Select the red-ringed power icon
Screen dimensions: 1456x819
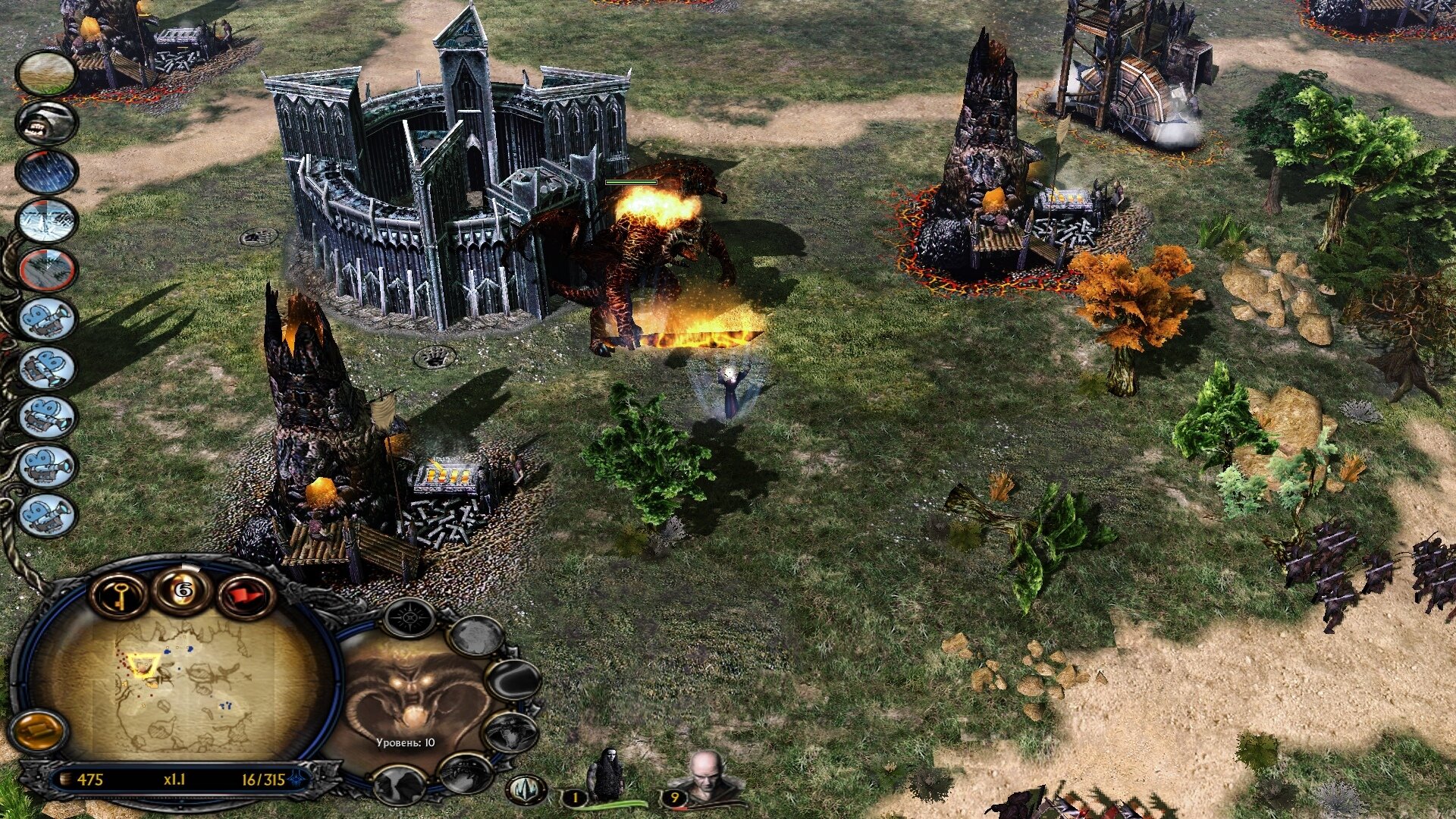tap(47, 270)
